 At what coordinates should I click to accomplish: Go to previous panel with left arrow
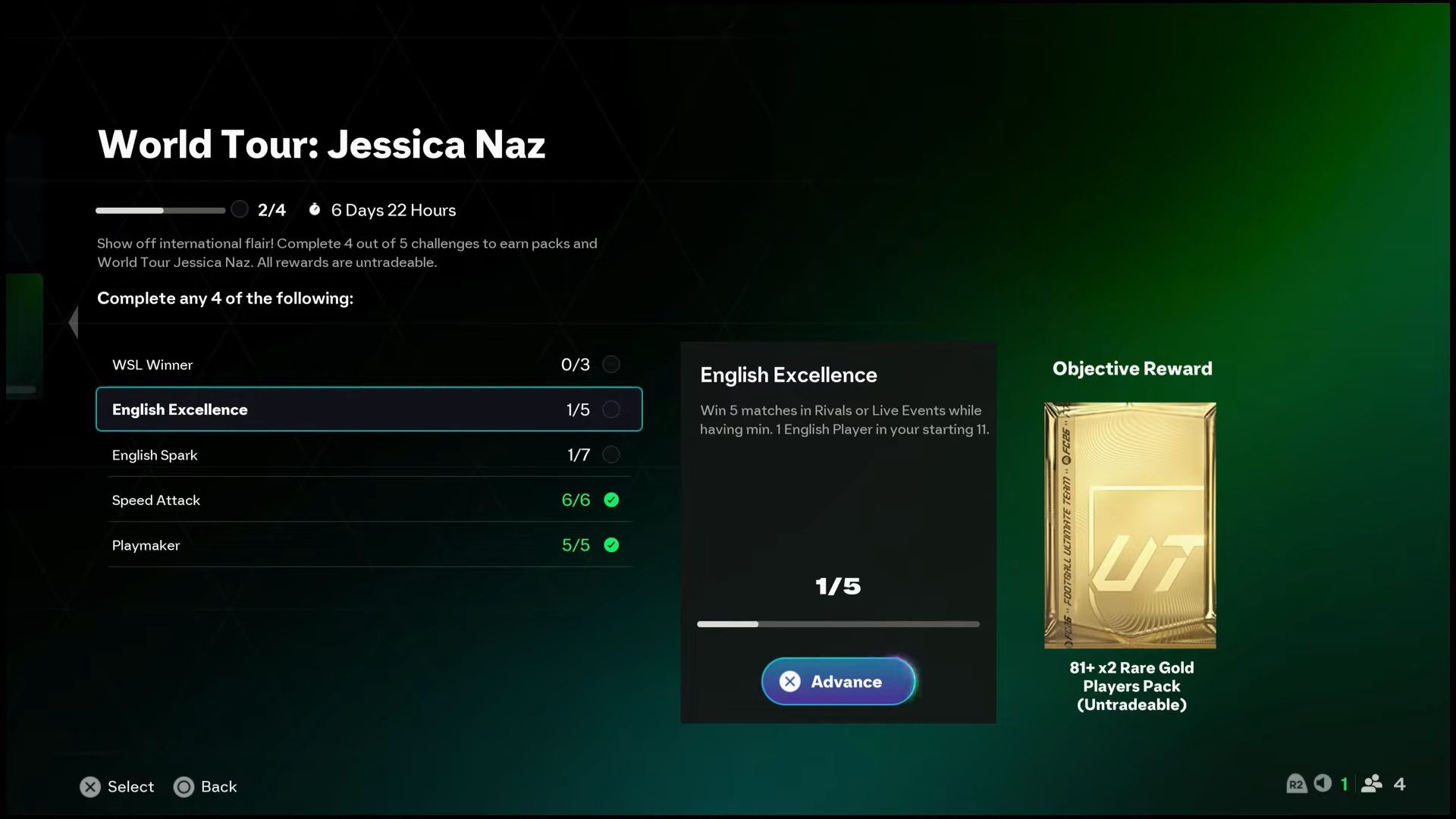click(x=74, y=322)
